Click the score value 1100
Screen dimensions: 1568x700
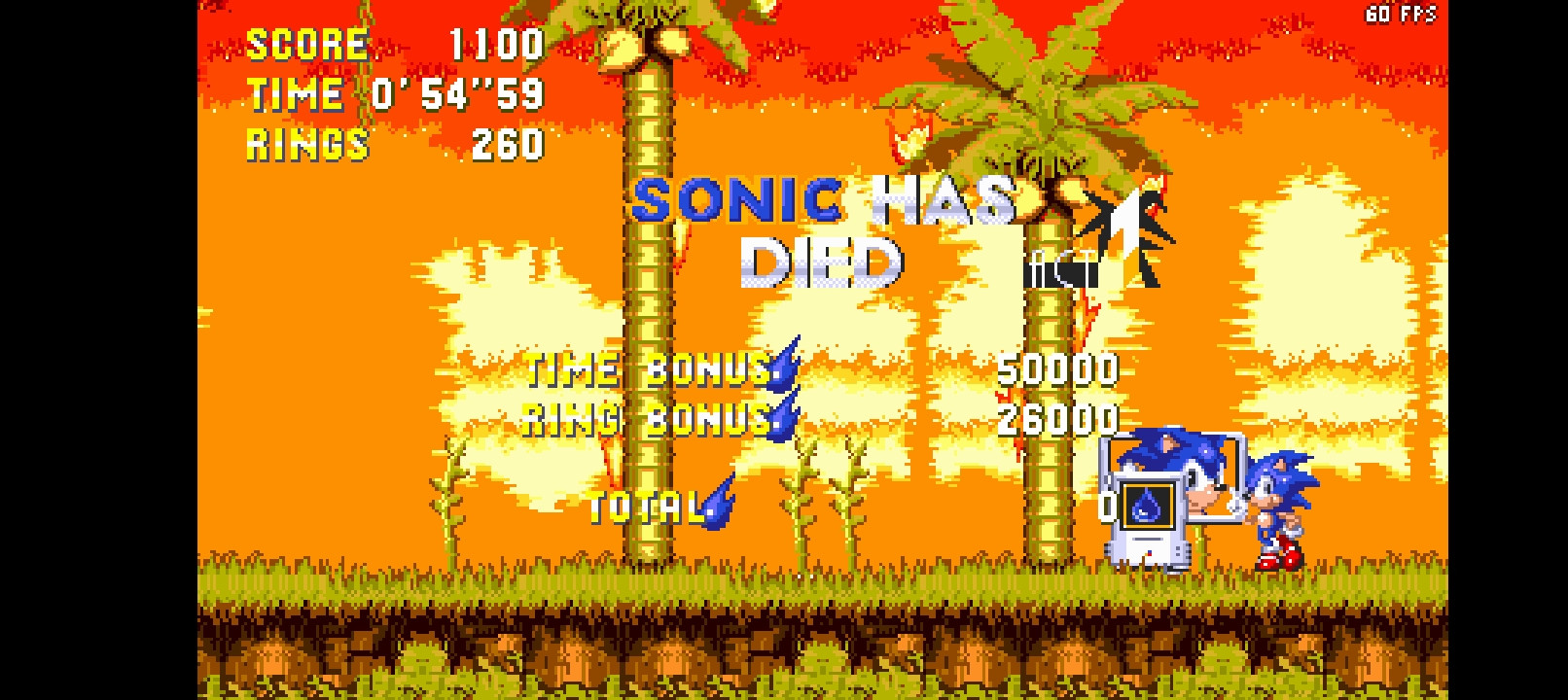tap(496, 43)
